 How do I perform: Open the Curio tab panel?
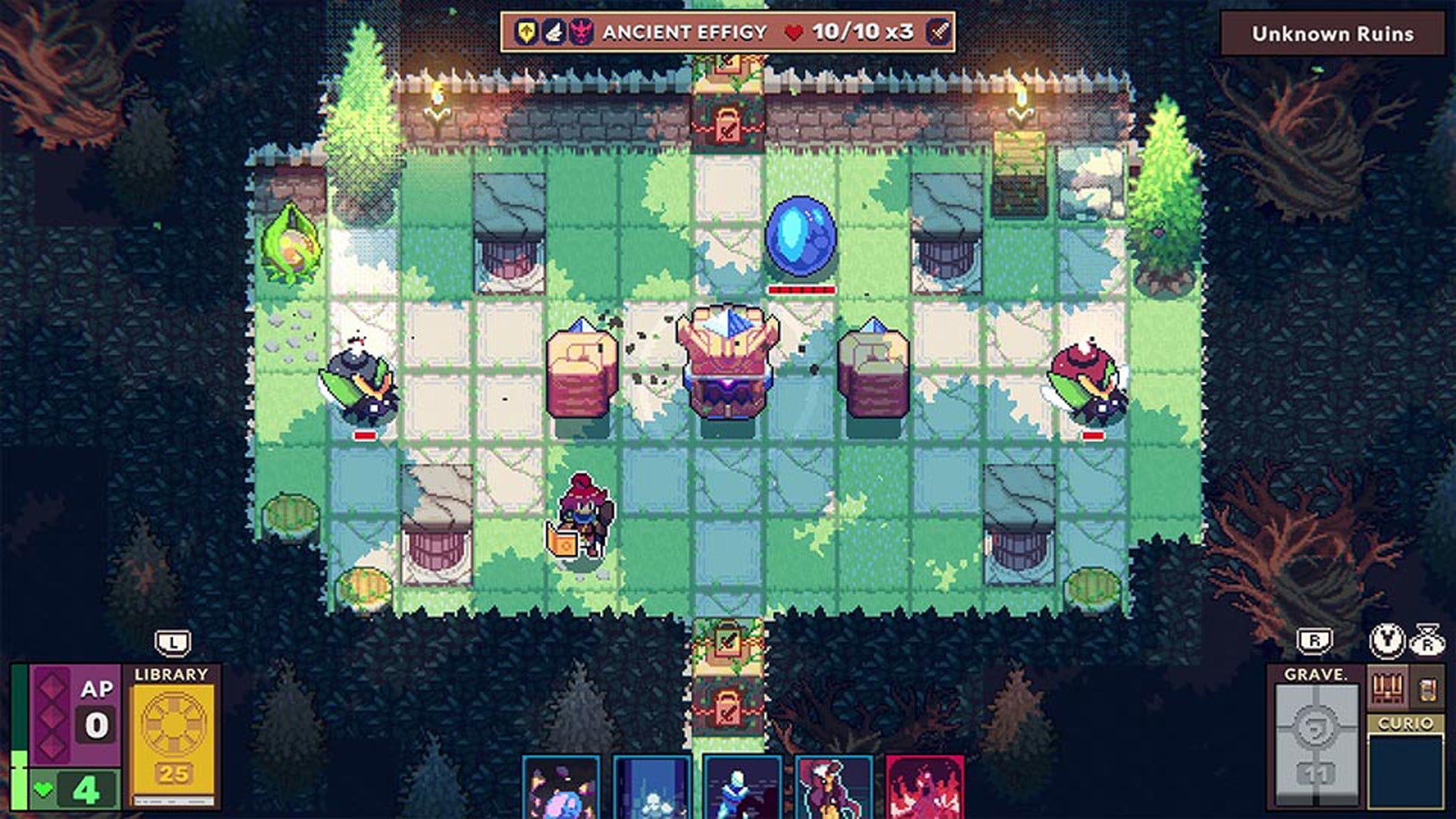tap(1405, 723)
